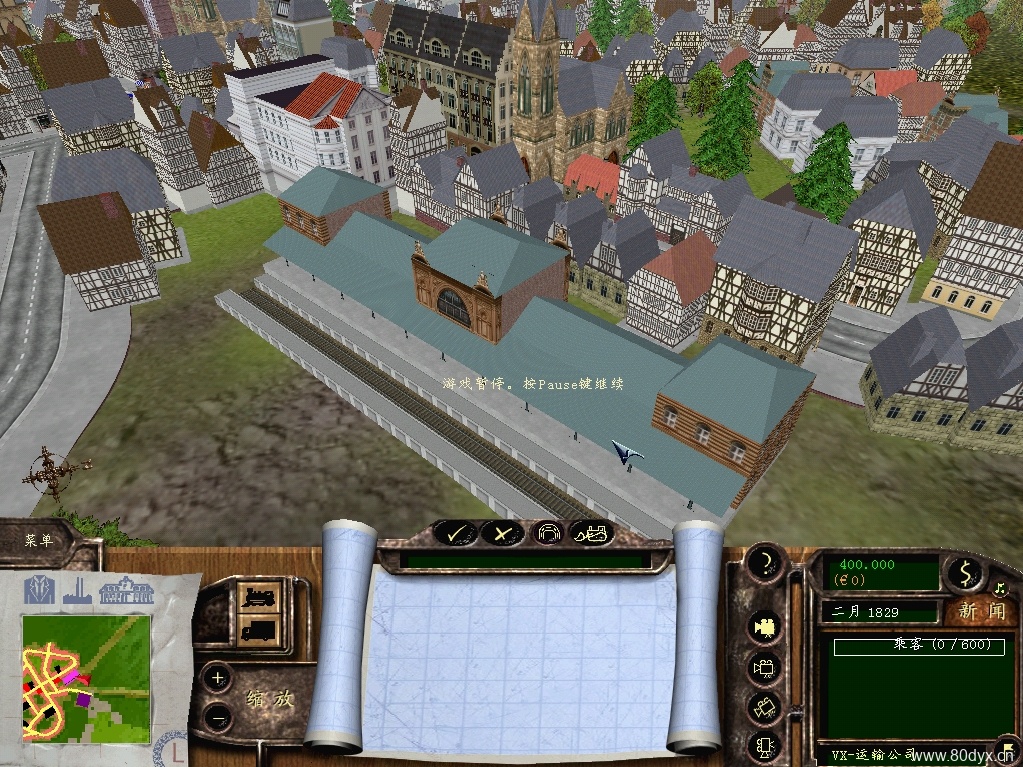Select the business suit icon above minimap
1023x767 pixels.
[x=40, y=590]
